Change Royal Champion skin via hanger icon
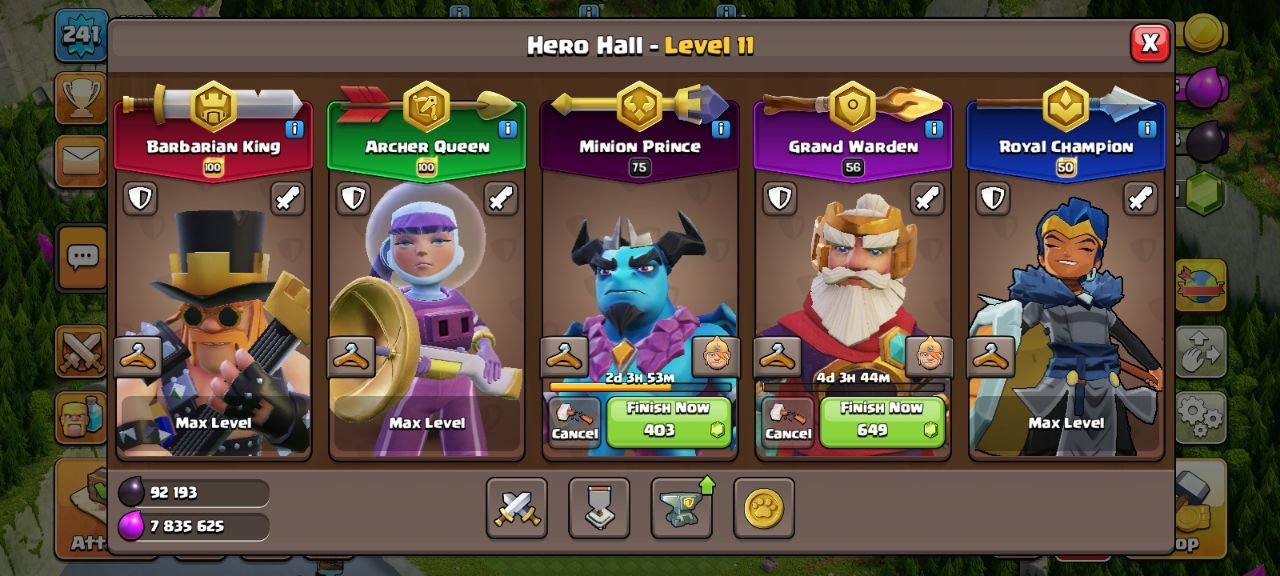 [991, 357]
